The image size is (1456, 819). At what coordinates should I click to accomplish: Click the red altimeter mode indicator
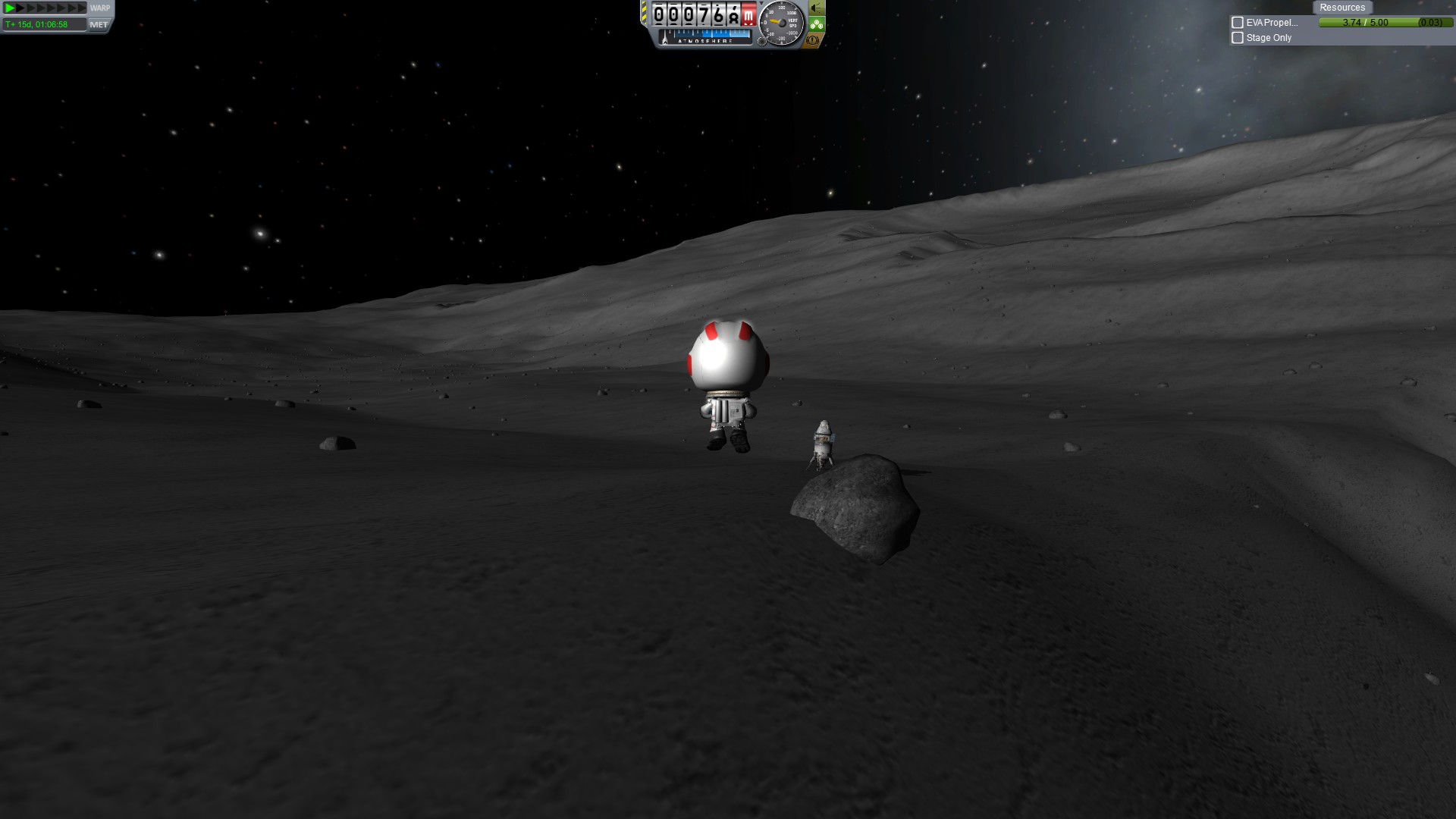748,14
